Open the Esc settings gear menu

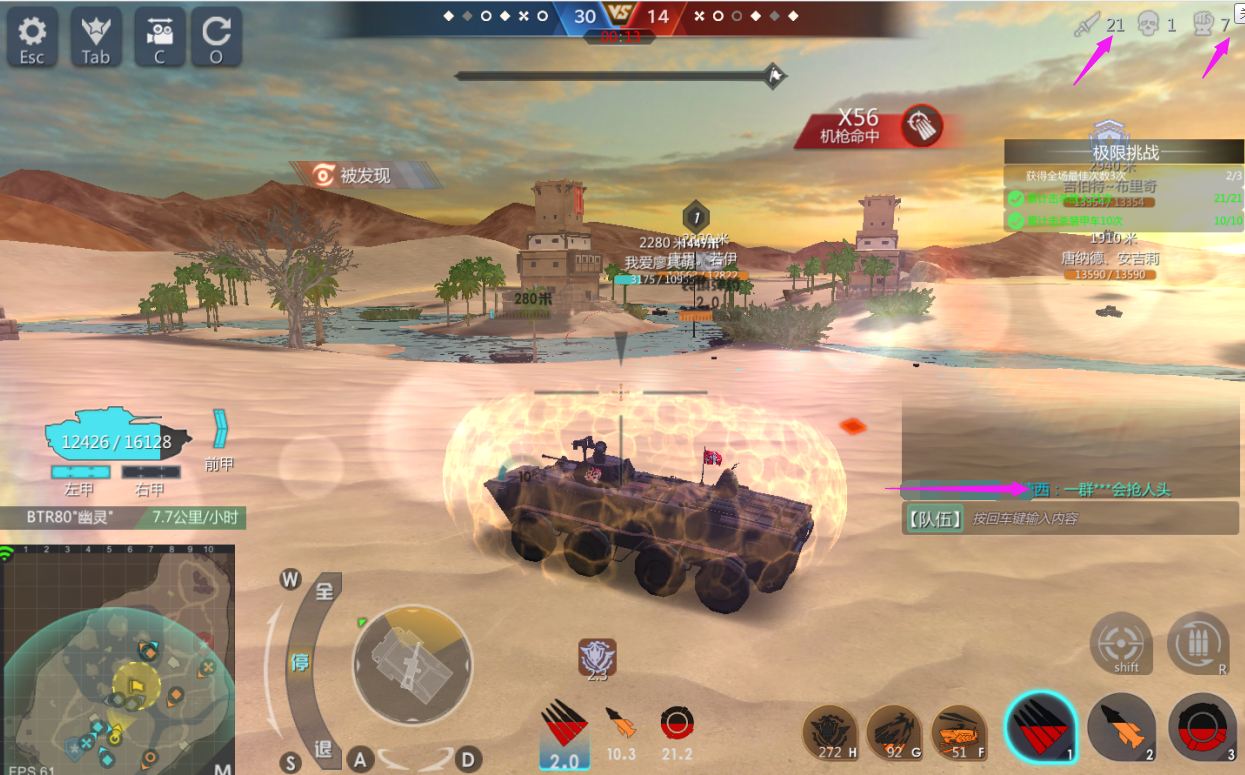[32, 38]
